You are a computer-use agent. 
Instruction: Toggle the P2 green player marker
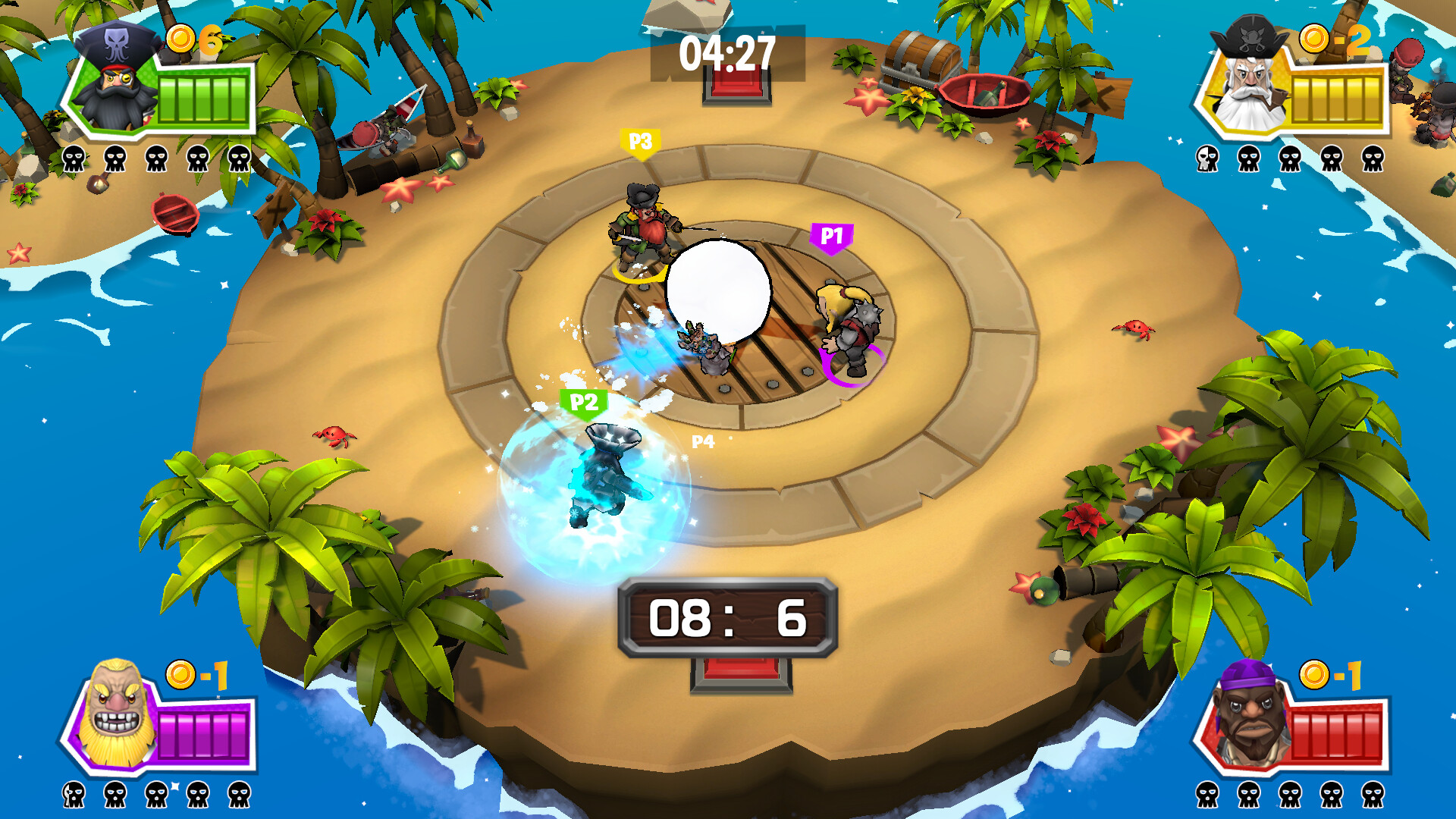click(x=582, y=400)
